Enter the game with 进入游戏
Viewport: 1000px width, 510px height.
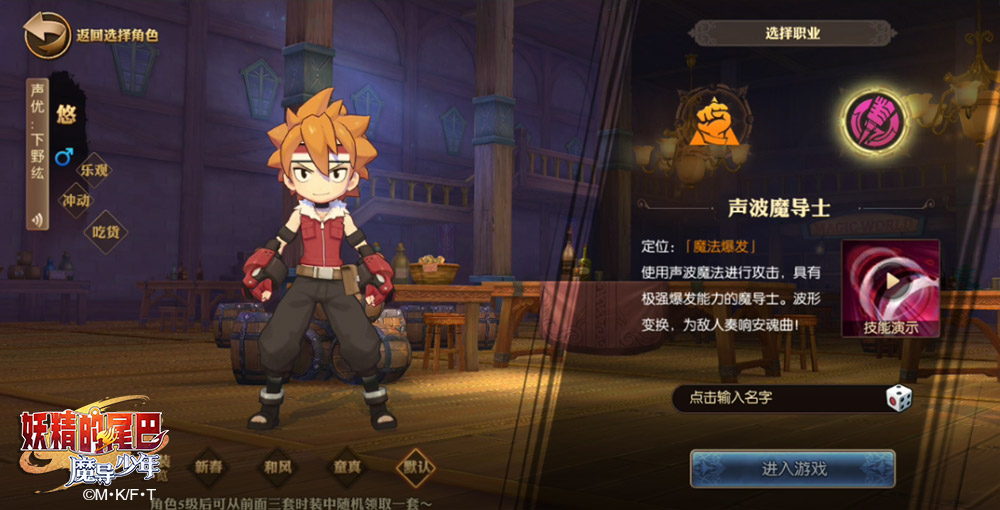(x=792, y=468)
